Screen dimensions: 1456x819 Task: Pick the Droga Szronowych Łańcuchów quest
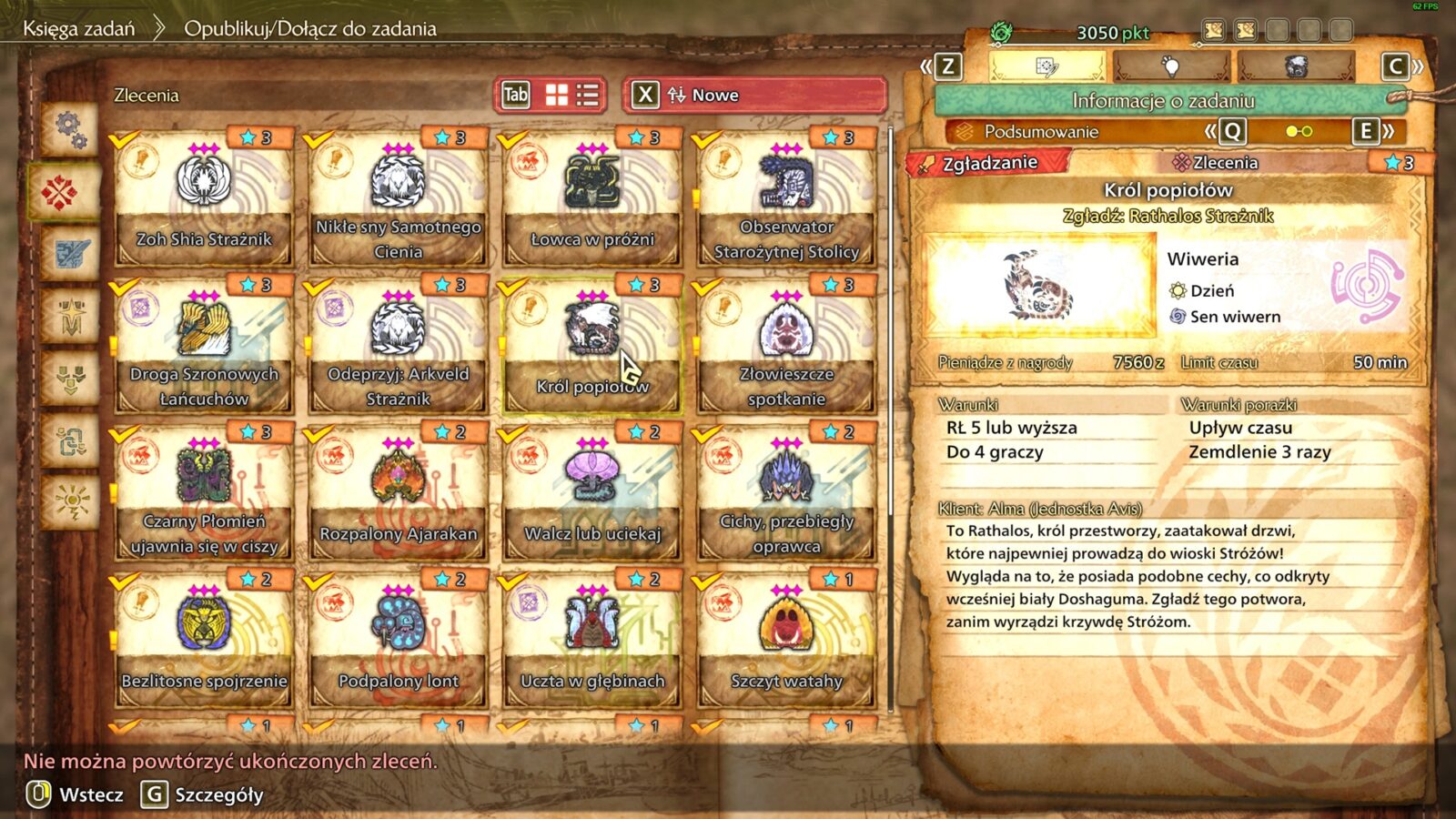point(204,348)
